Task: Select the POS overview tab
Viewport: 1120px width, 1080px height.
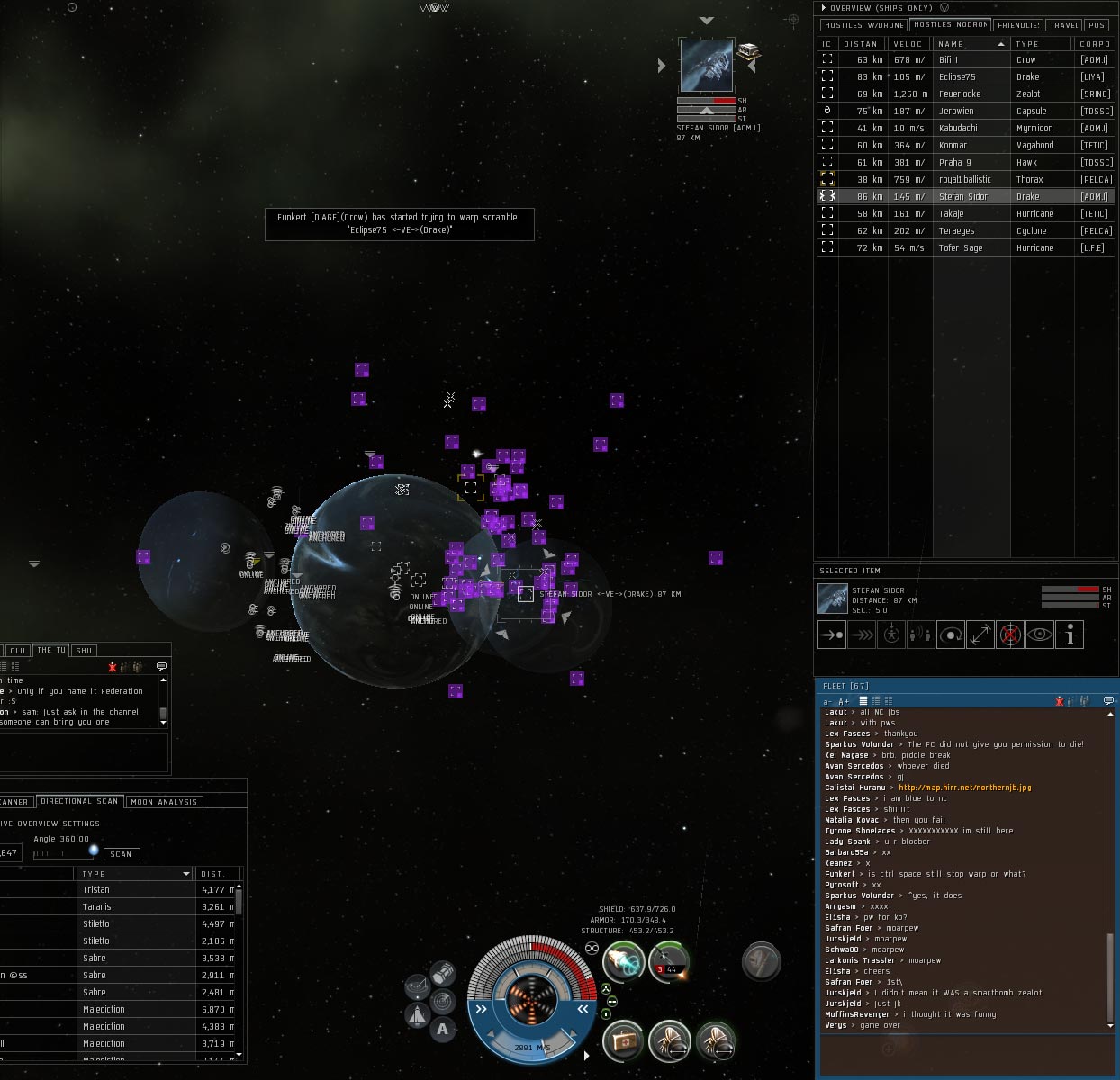Action: click(x=1096, y=25)
